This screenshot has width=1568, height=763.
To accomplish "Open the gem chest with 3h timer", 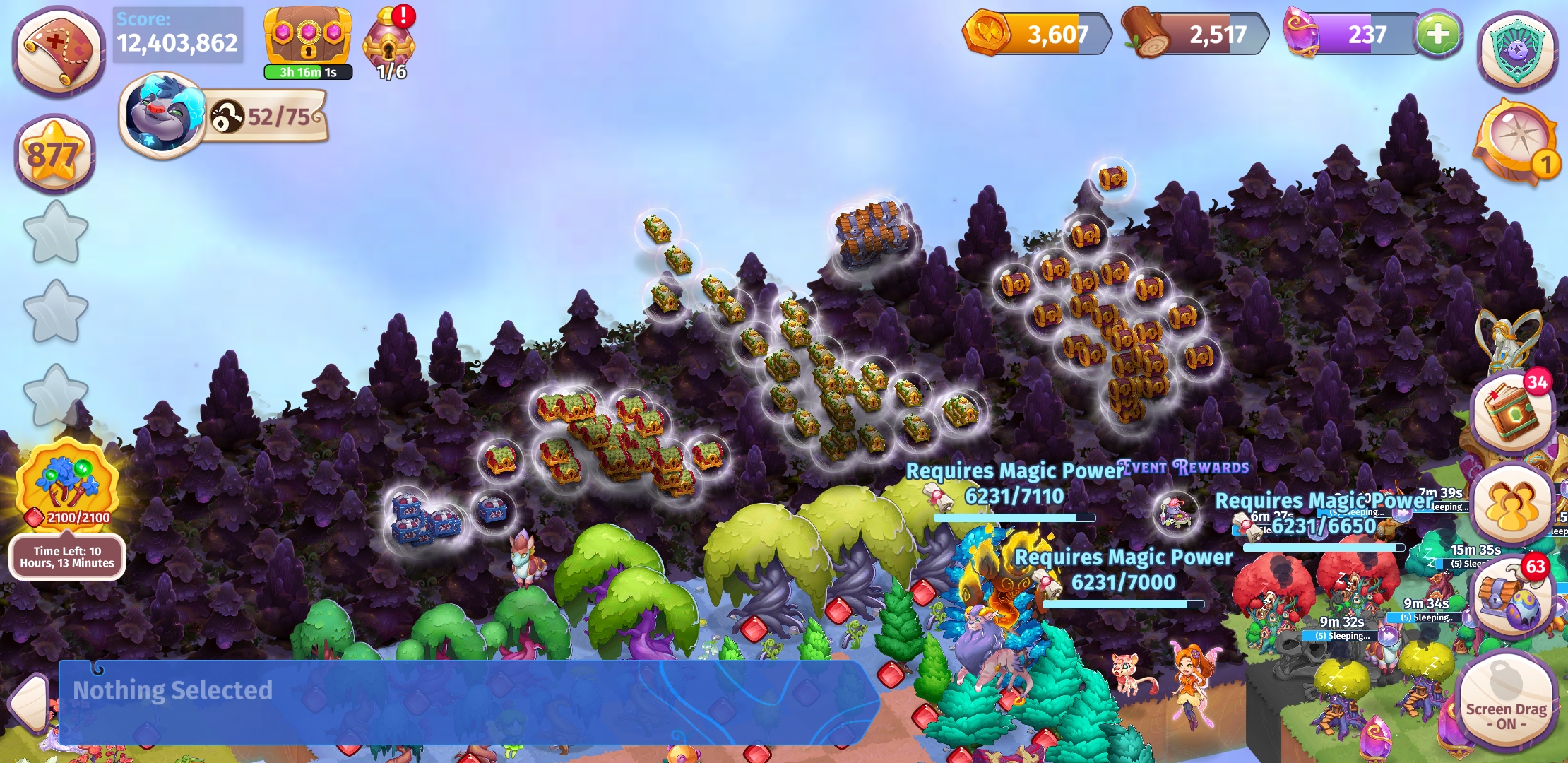I will pyautogui.click(x=307, y=37).
